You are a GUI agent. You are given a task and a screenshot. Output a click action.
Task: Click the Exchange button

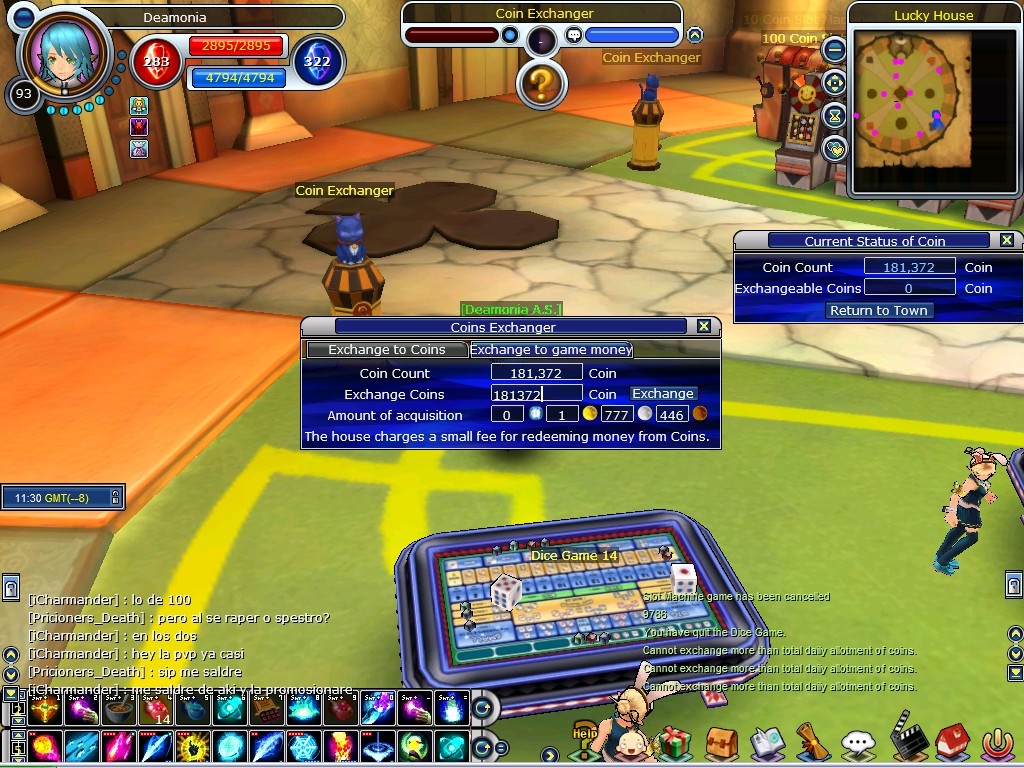[662, 394]
